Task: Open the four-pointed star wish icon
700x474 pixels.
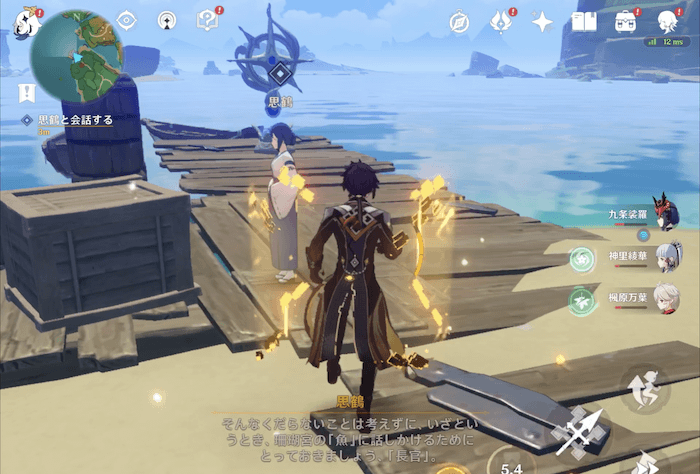Action: point(543,22)
